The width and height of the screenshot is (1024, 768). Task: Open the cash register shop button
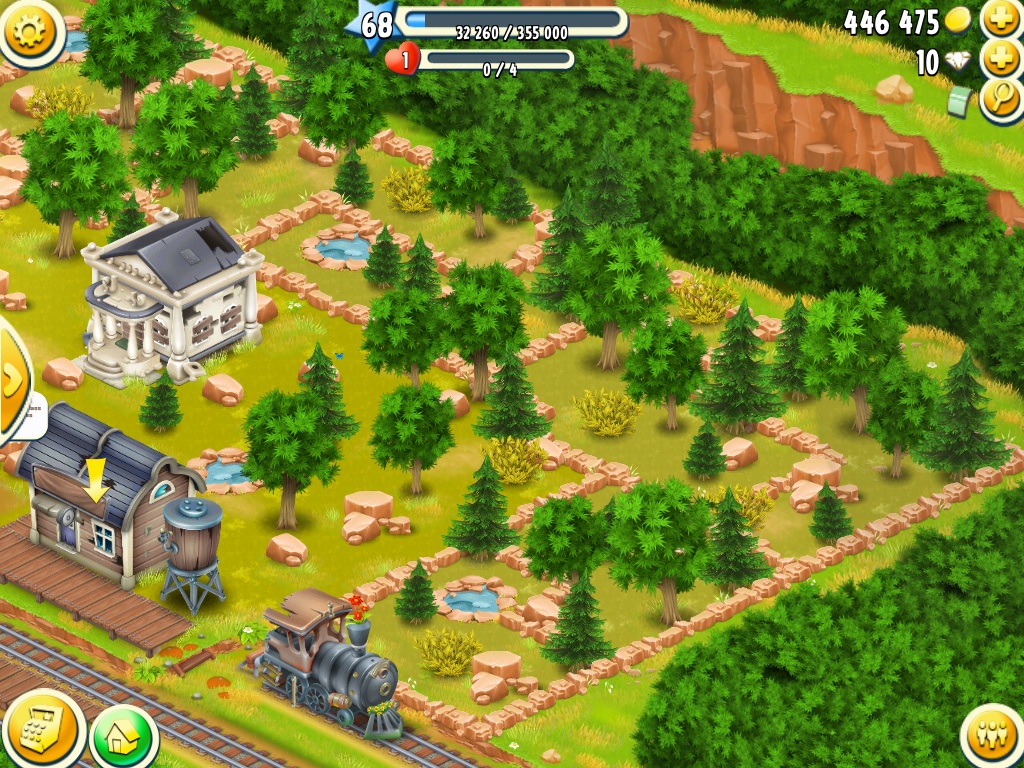(x=41, y=729)
